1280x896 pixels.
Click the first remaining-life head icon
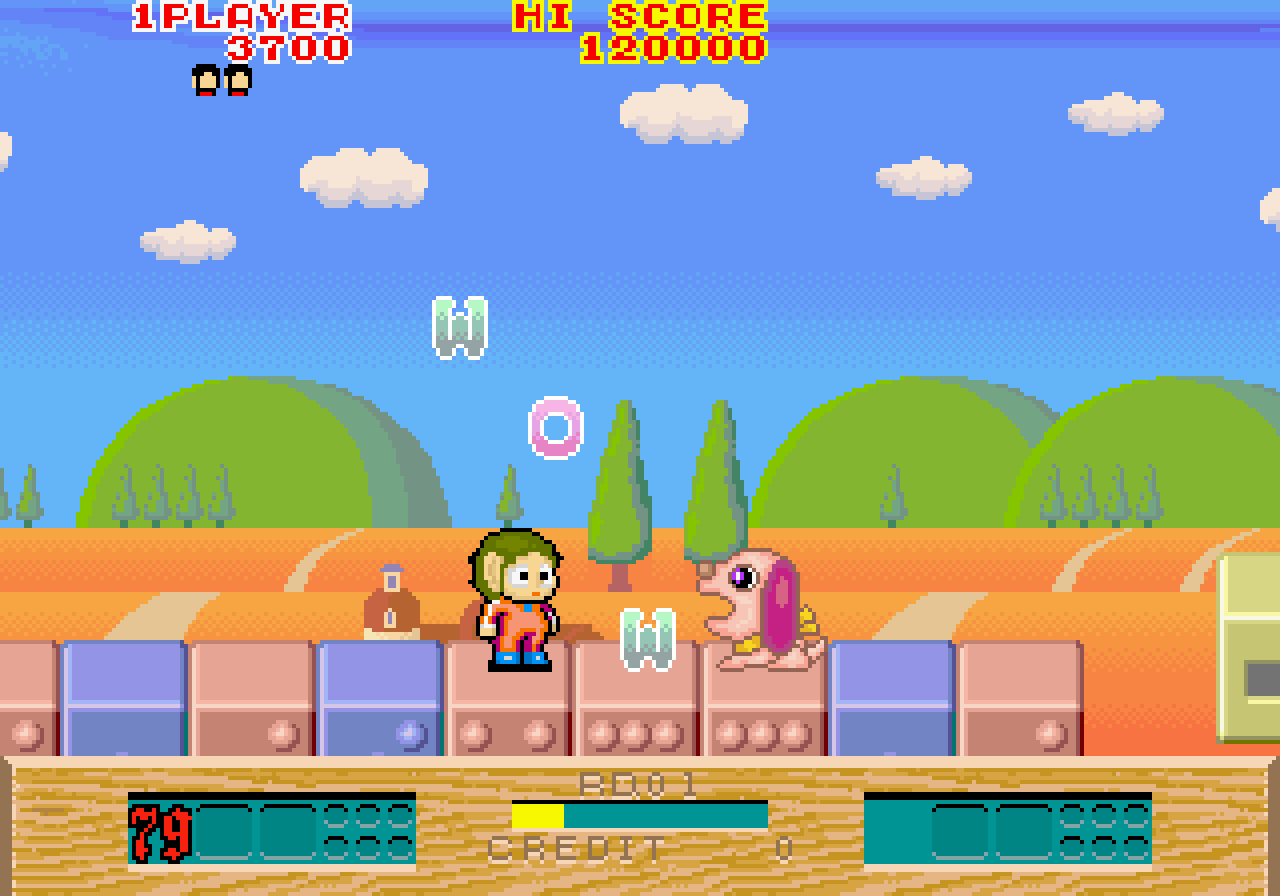point(204,82)
